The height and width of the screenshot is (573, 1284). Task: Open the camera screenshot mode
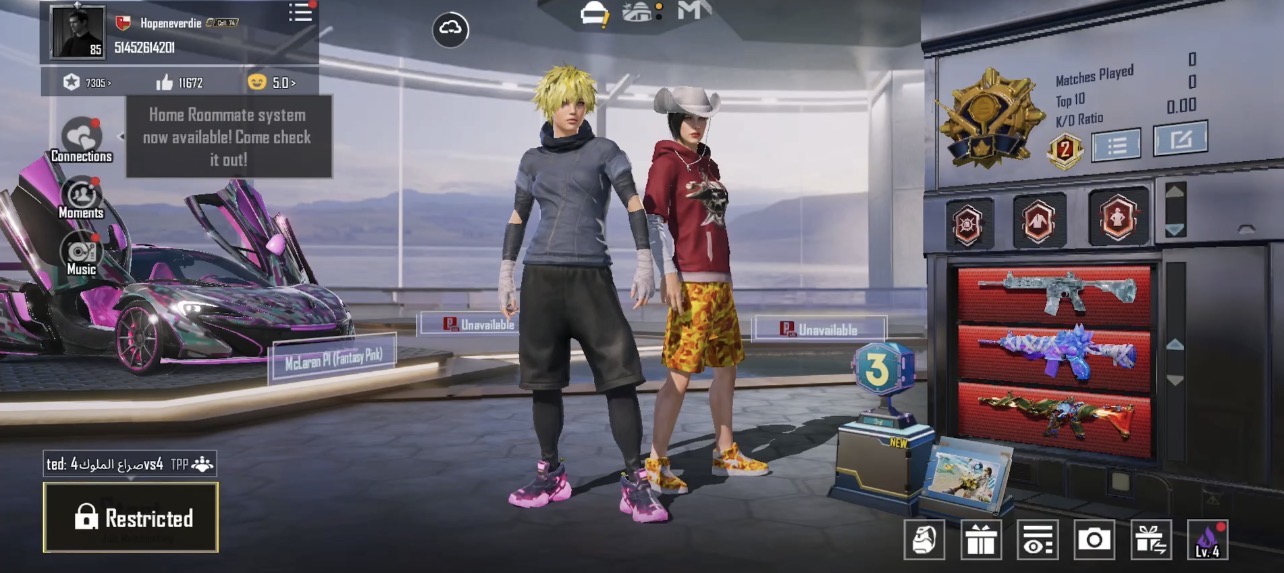[1094, 540]
